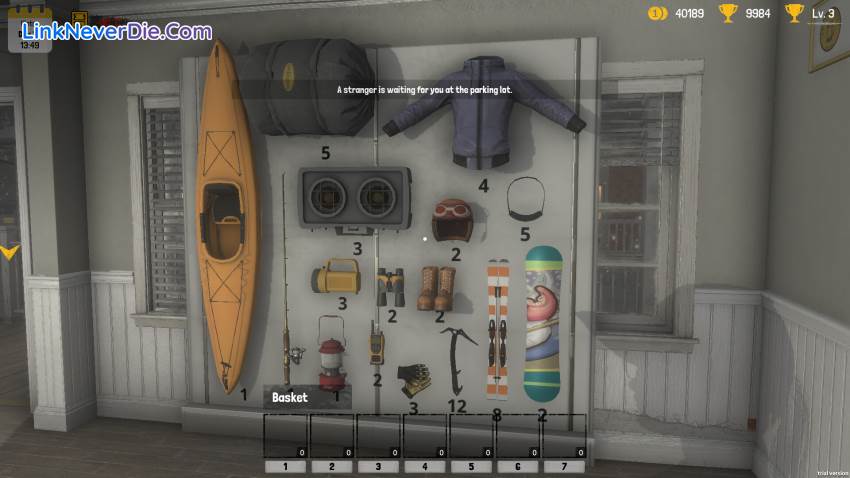Pick the binoculars
Viewport: 850px width, 478px height.
point(390,287)
